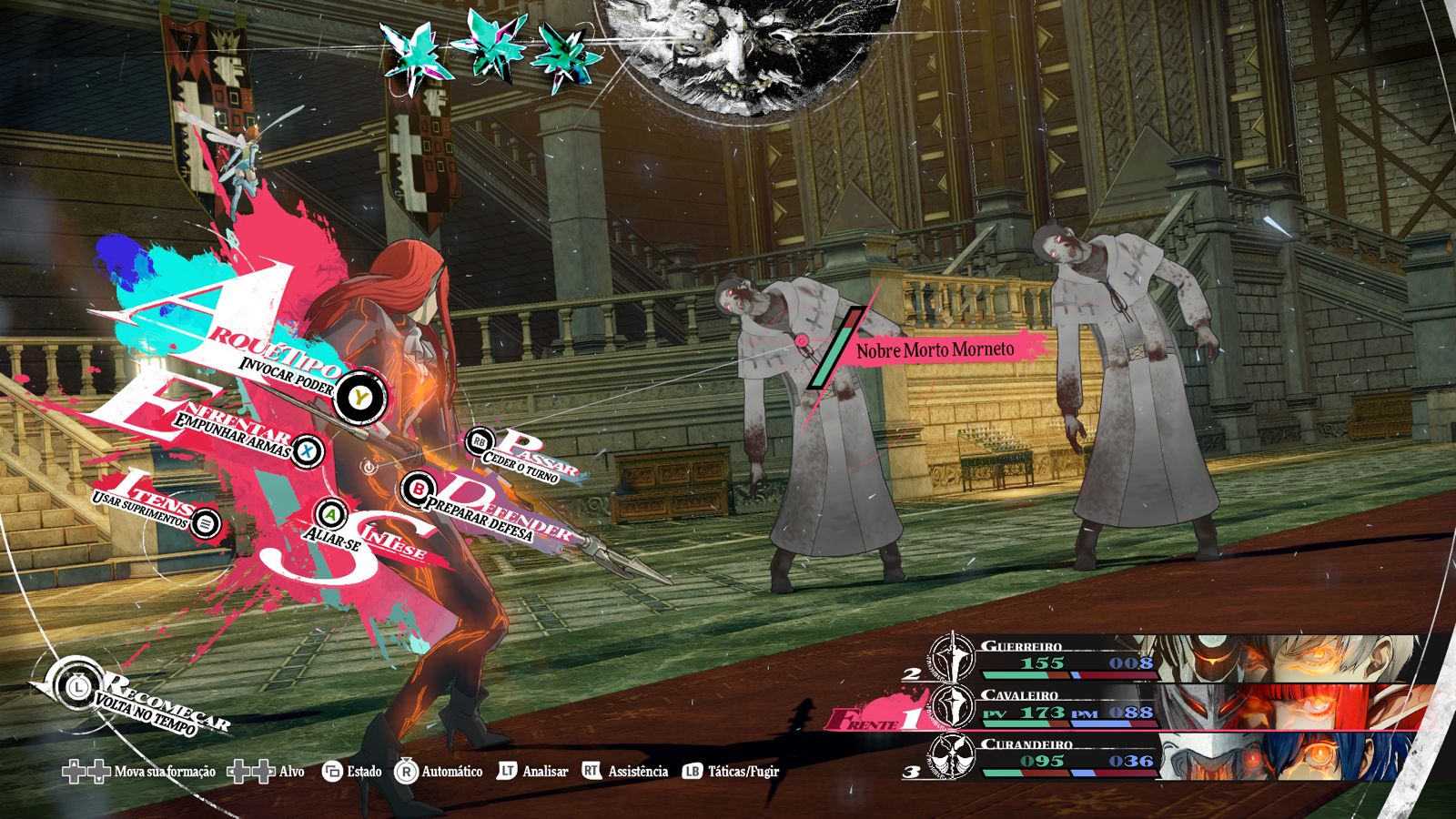The image size is (1456, 819).
Task: Select the Curandeiro party member panel
Action: coord(1174,757)
